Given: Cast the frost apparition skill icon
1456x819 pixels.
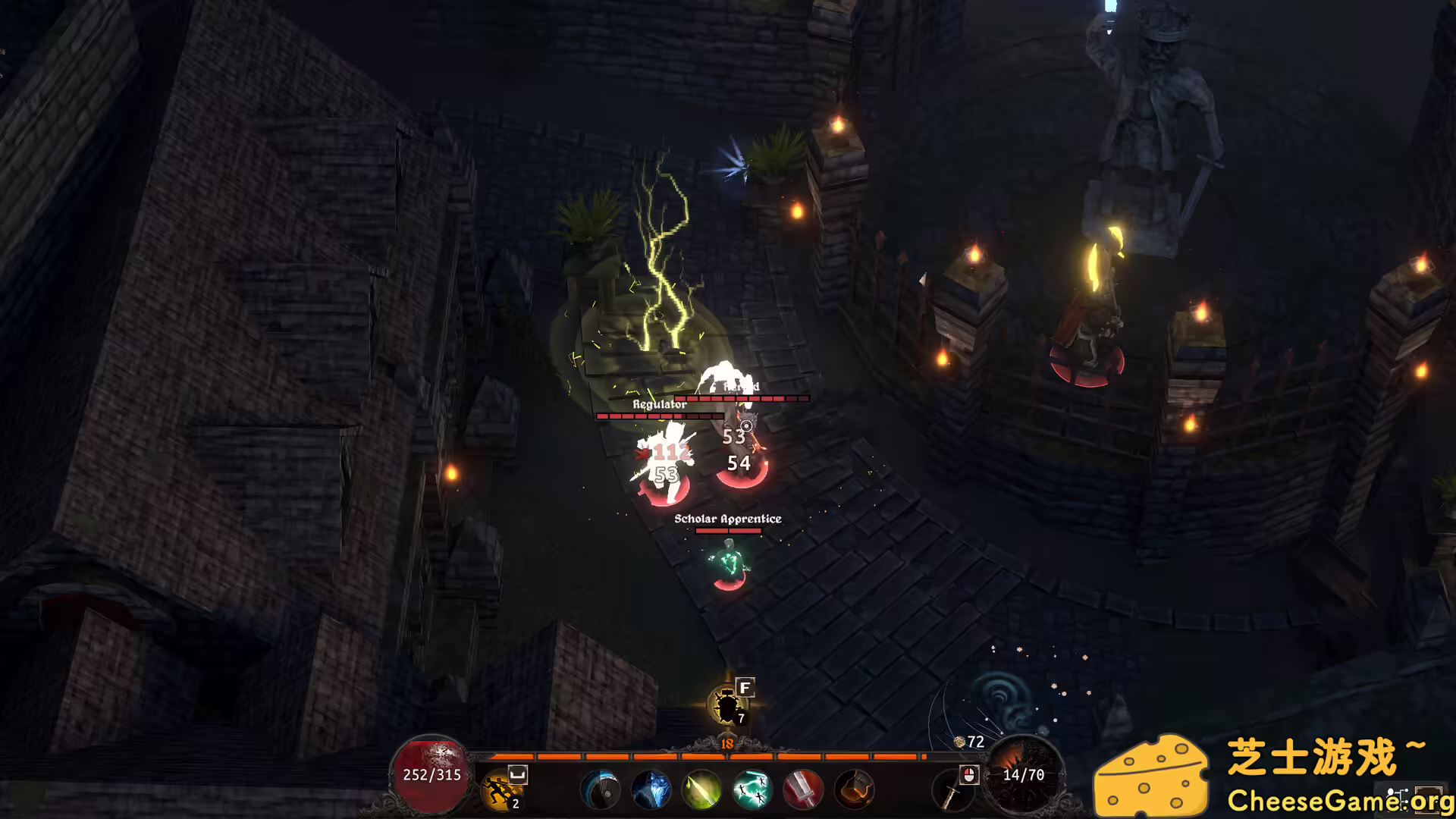Looking at the screenshot, I should 651,789.
